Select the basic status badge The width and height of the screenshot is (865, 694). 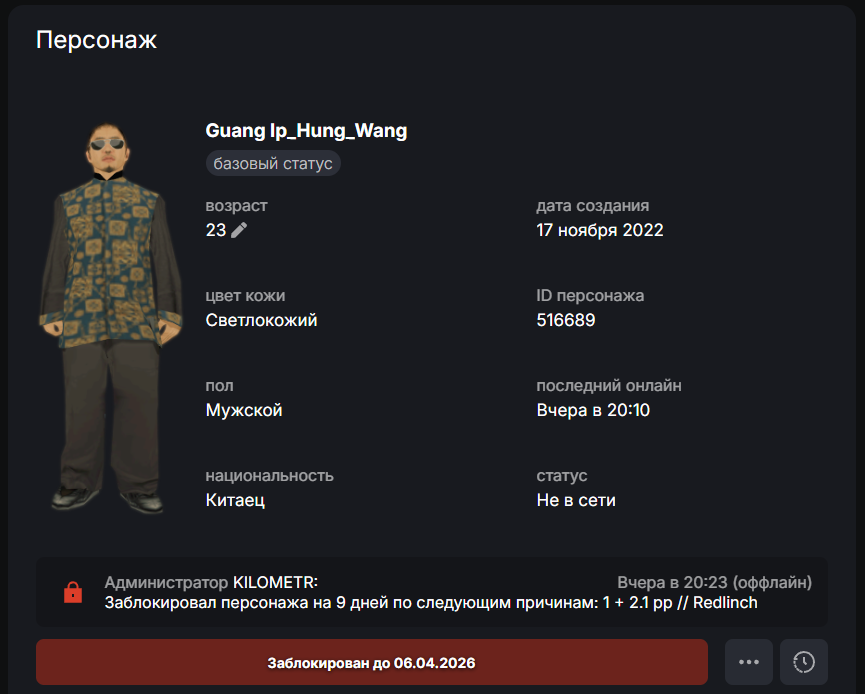(273, 163)
